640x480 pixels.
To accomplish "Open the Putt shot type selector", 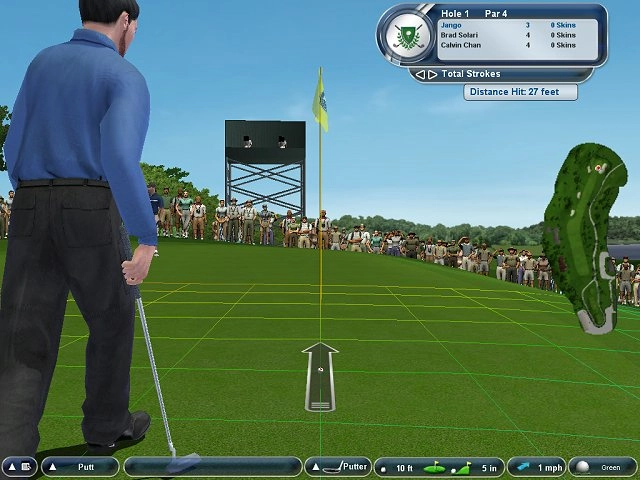I will (79, 467).
